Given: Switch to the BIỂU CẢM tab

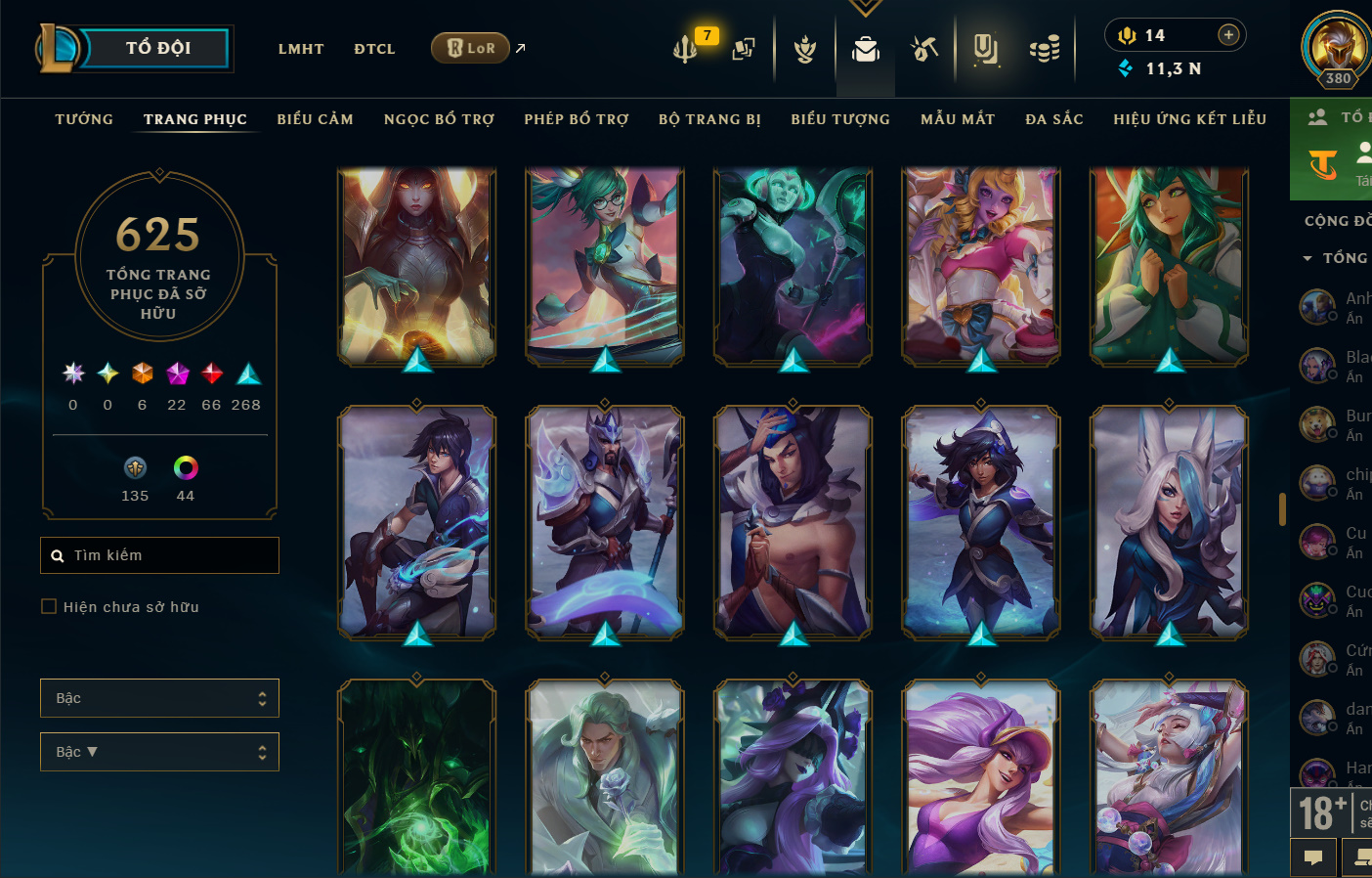Looking at the screenshot, I should click(315, 119).
